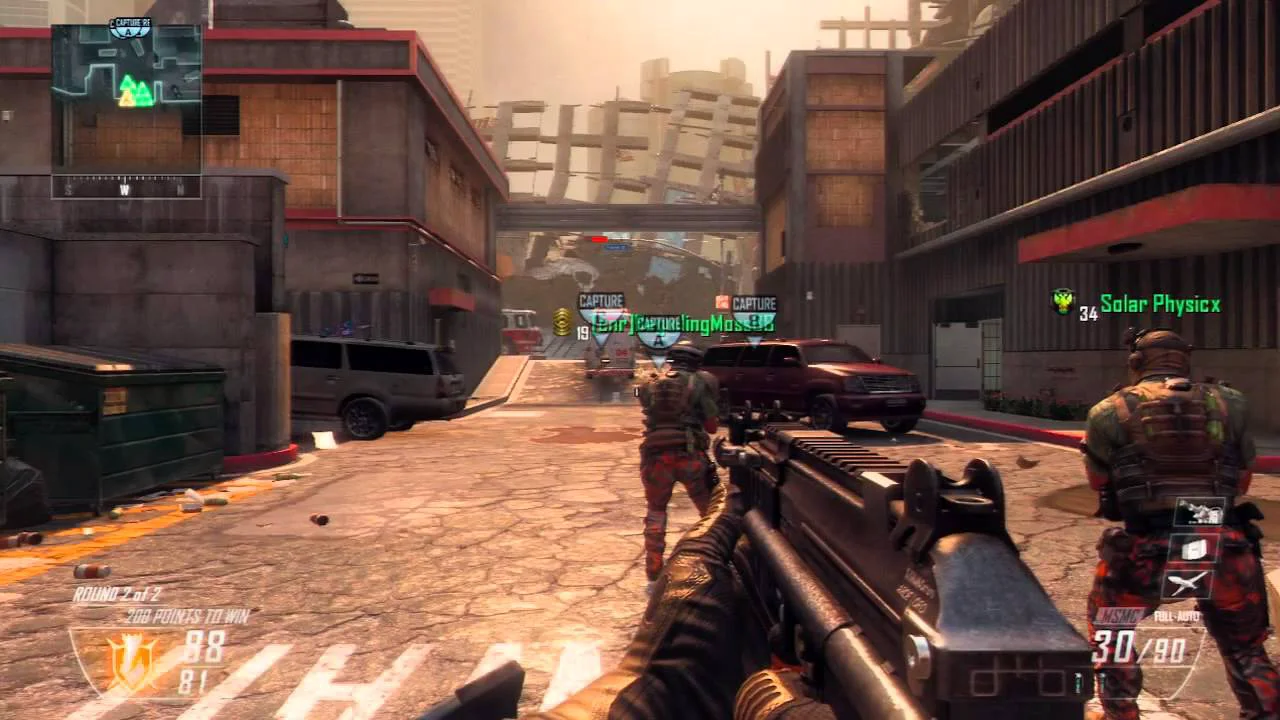Click the minimap radar display
This screenshot has width=1280, height=720.
tap(126, 100)
